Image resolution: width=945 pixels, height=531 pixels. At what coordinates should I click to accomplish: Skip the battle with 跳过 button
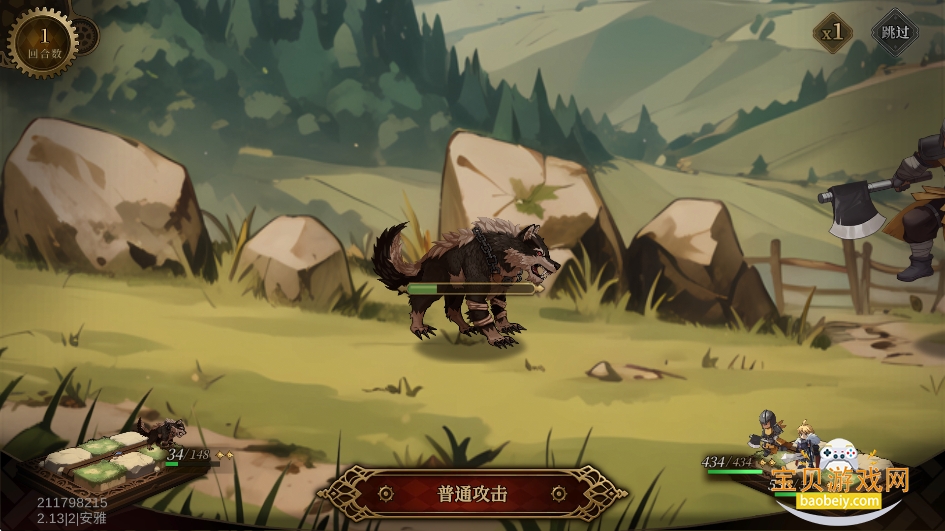pos(894,32)
